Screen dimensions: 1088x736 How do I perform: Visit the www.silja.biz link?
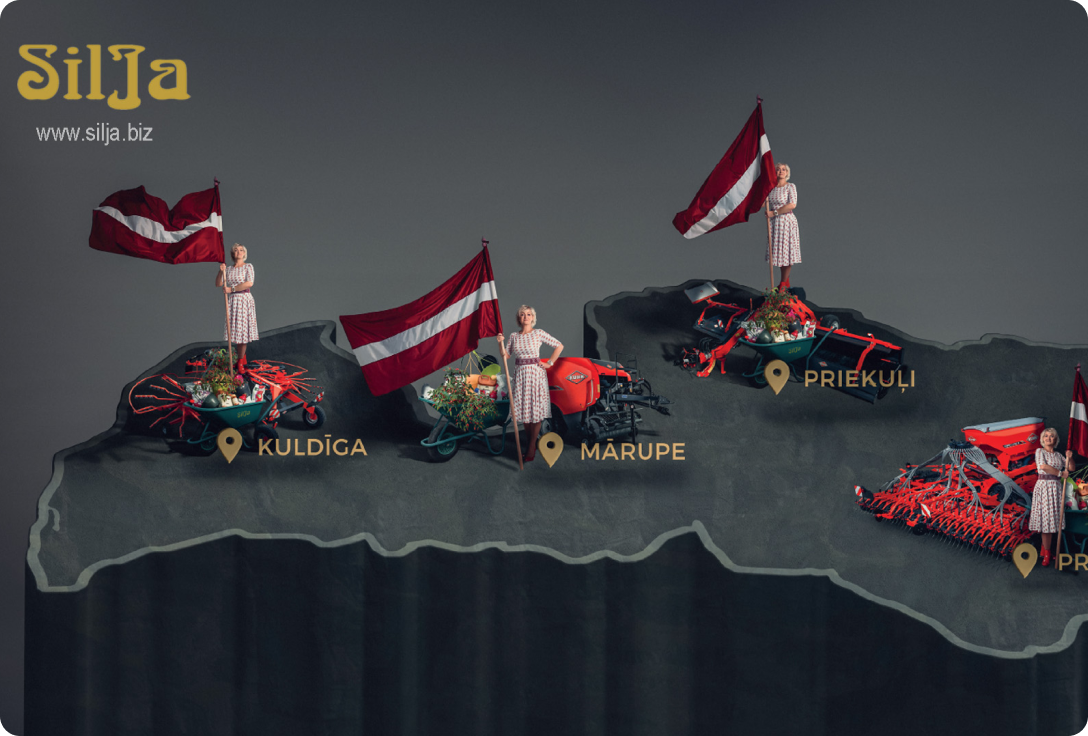[x=95, y=133]
